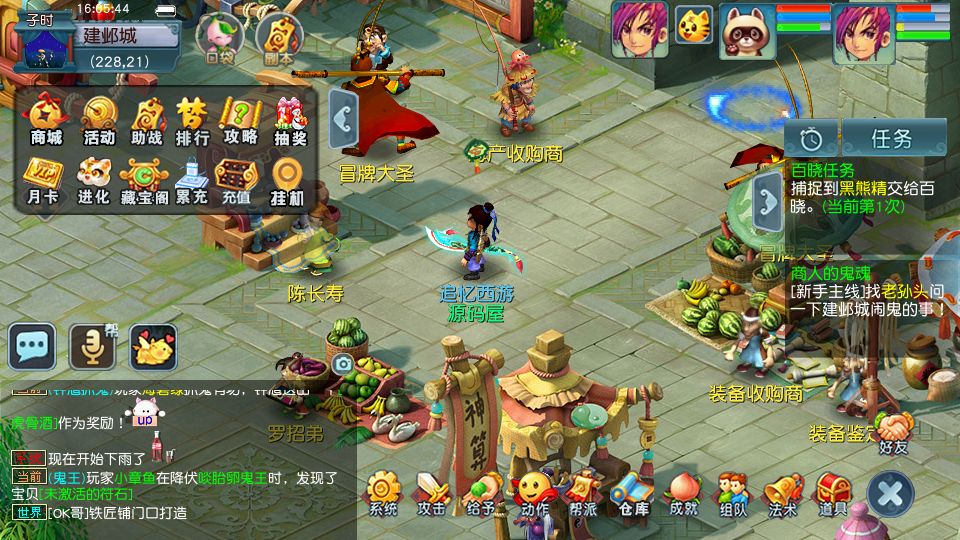Activate the 挂机 auto-play icon
Screen dimensions: 960x540
point(287,178)
